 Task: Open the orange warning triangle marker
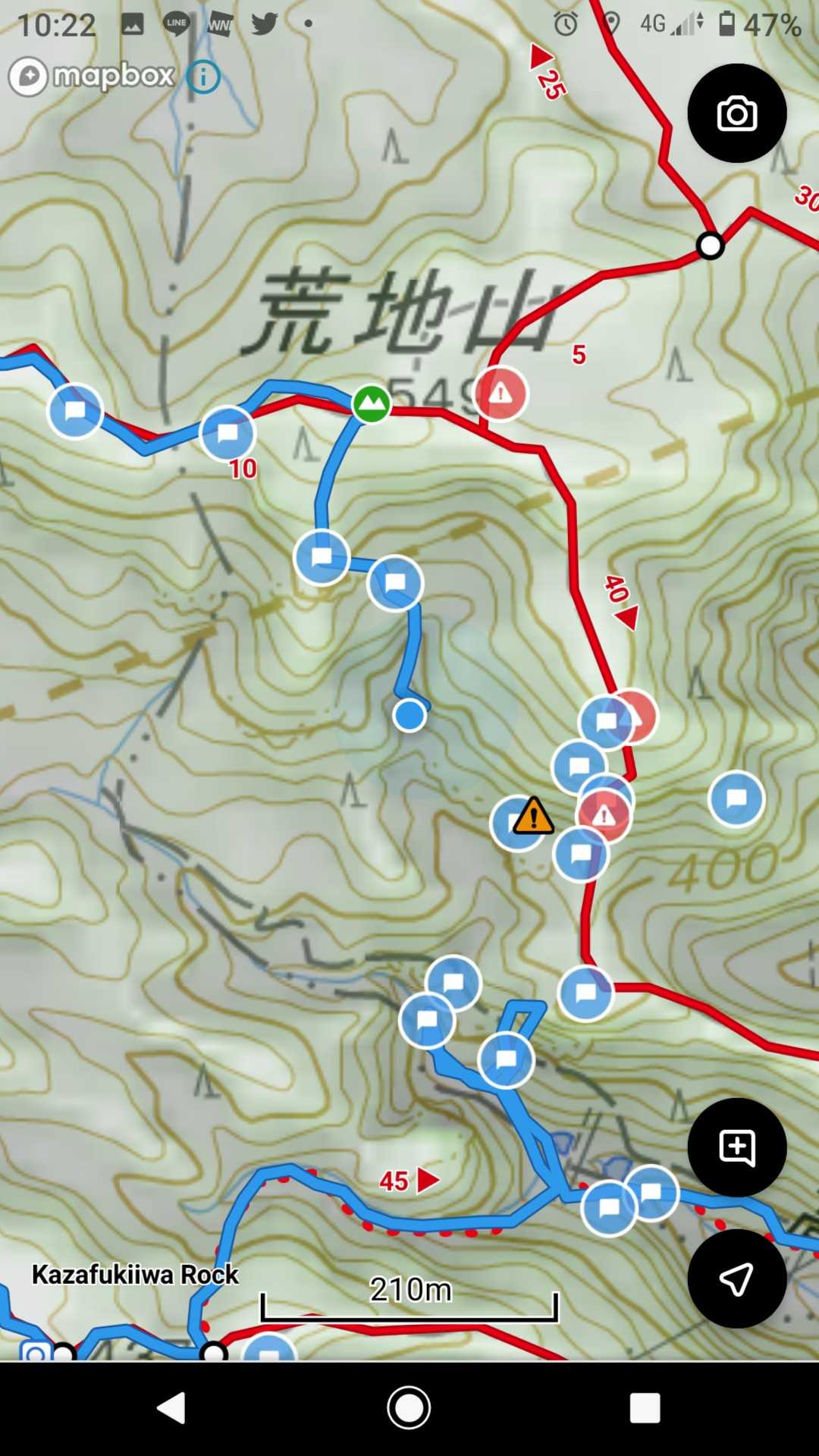coord(533,816)
